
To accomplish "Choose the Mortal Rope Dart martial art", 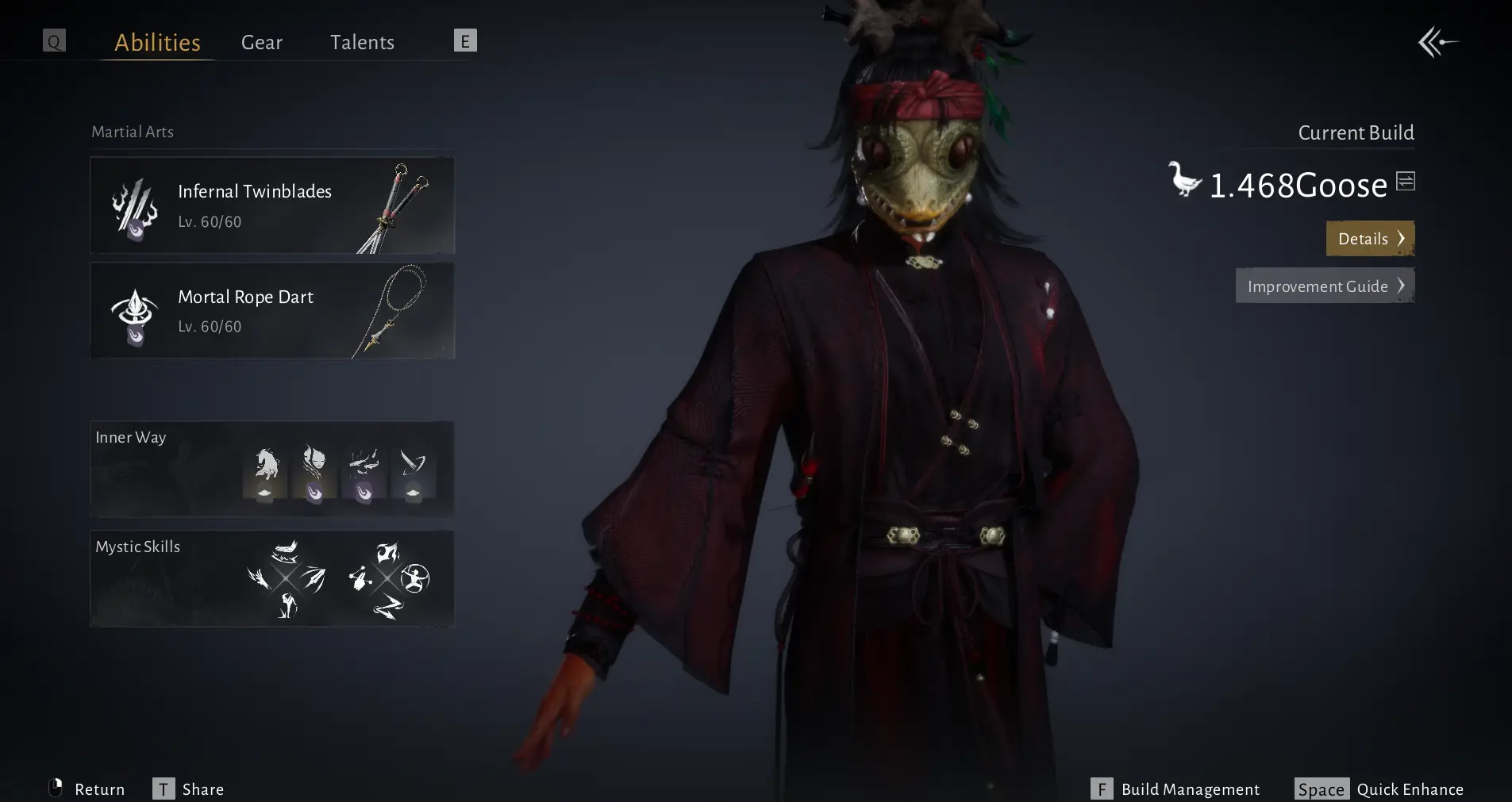I will [272, 311].
